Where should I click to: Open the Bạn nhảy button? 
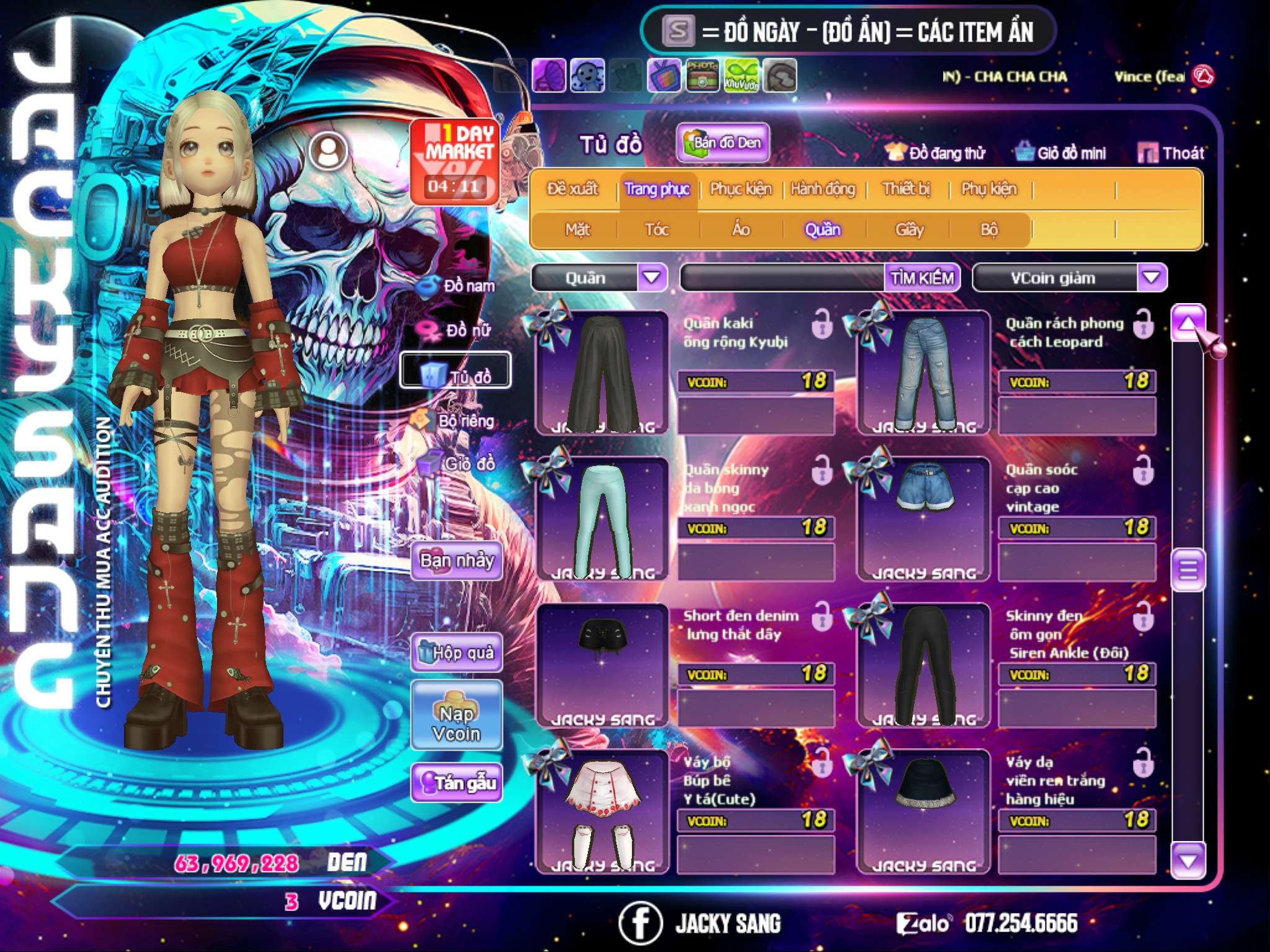pyautogui.click(x=457, y=561)
